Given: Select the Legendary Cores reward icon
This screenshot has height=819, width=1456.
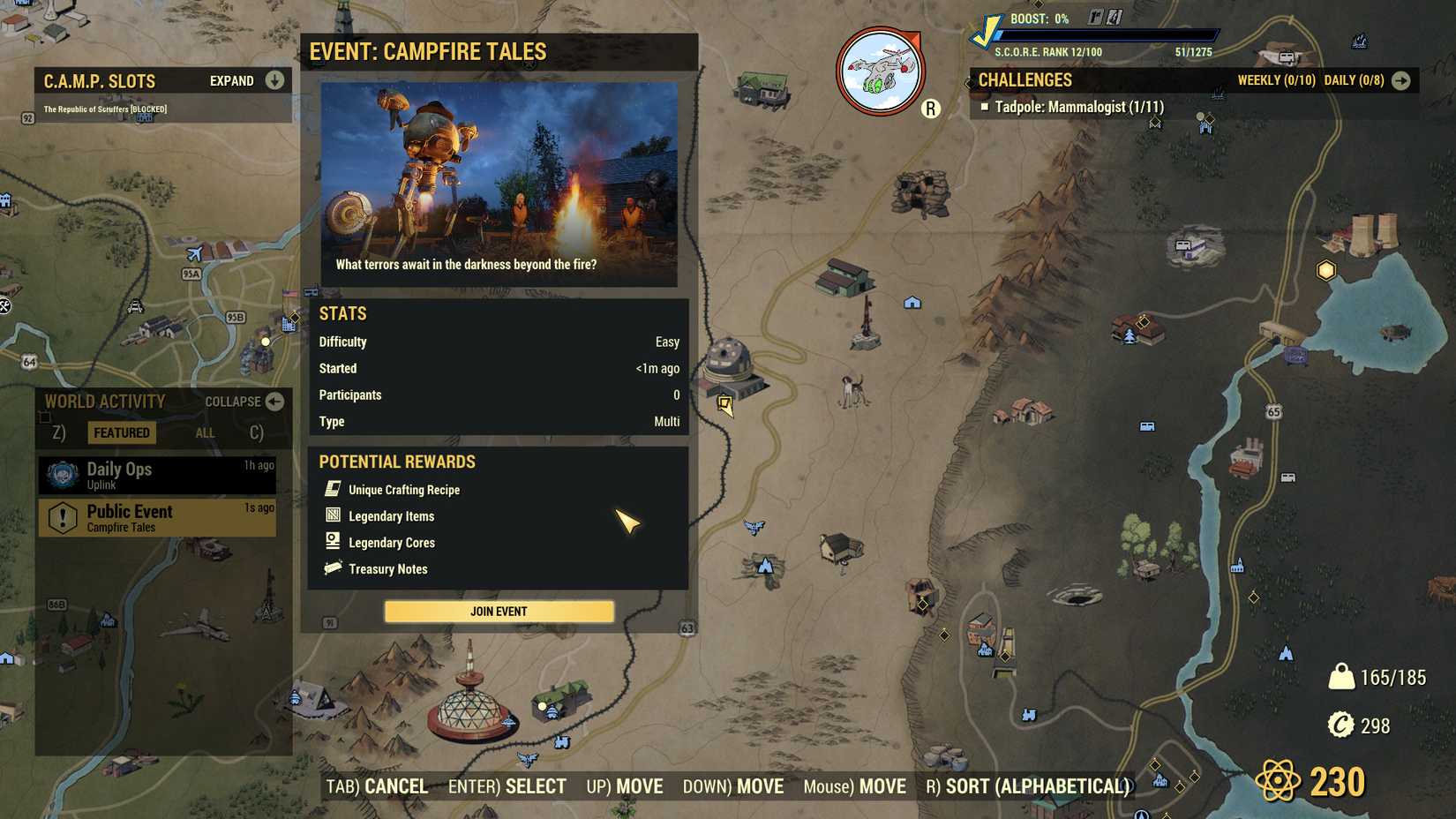Looking at the screenshot, I should click(333, 541).
